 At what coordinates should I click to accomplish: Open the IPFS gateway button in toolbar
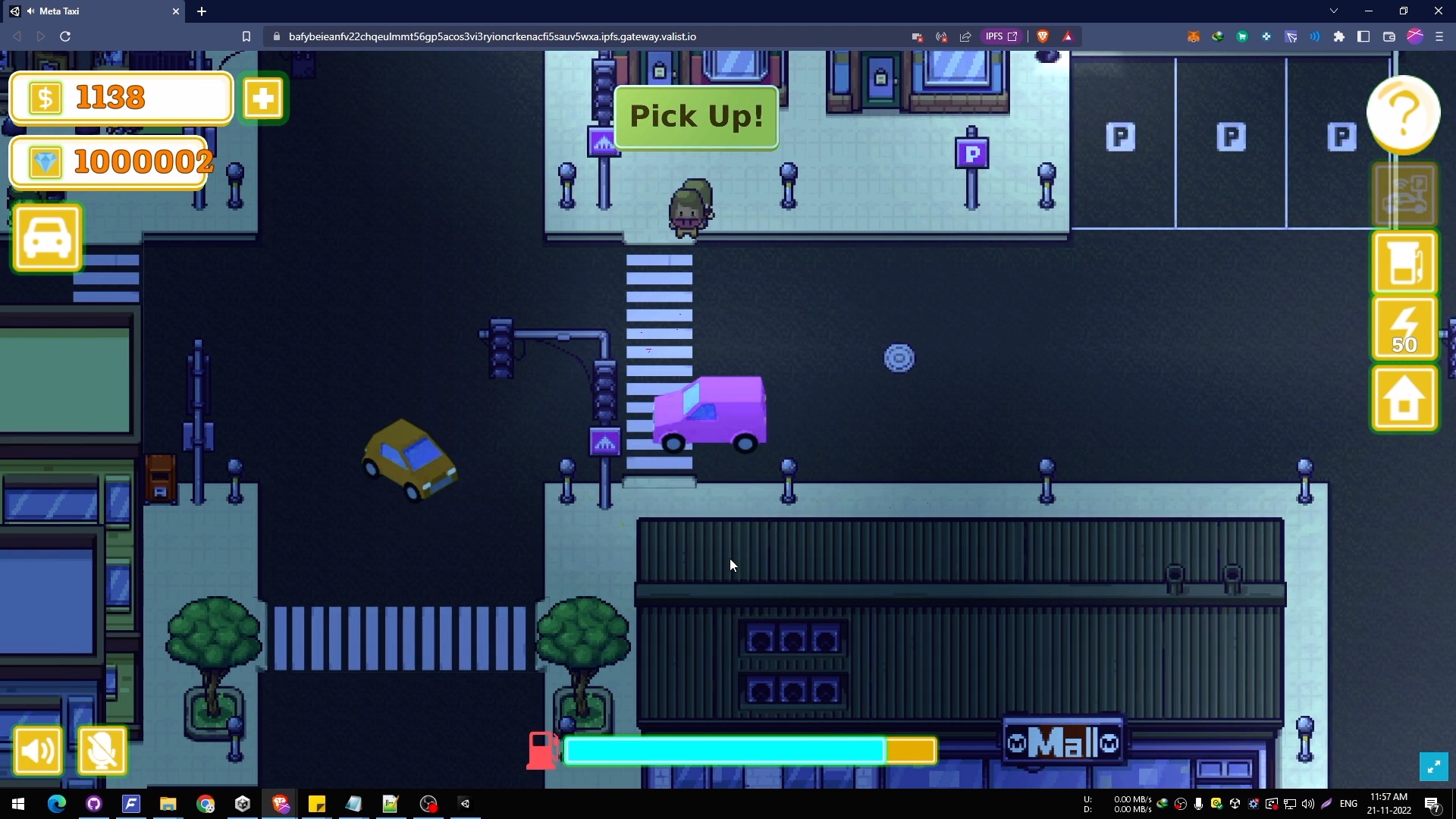1001,36
